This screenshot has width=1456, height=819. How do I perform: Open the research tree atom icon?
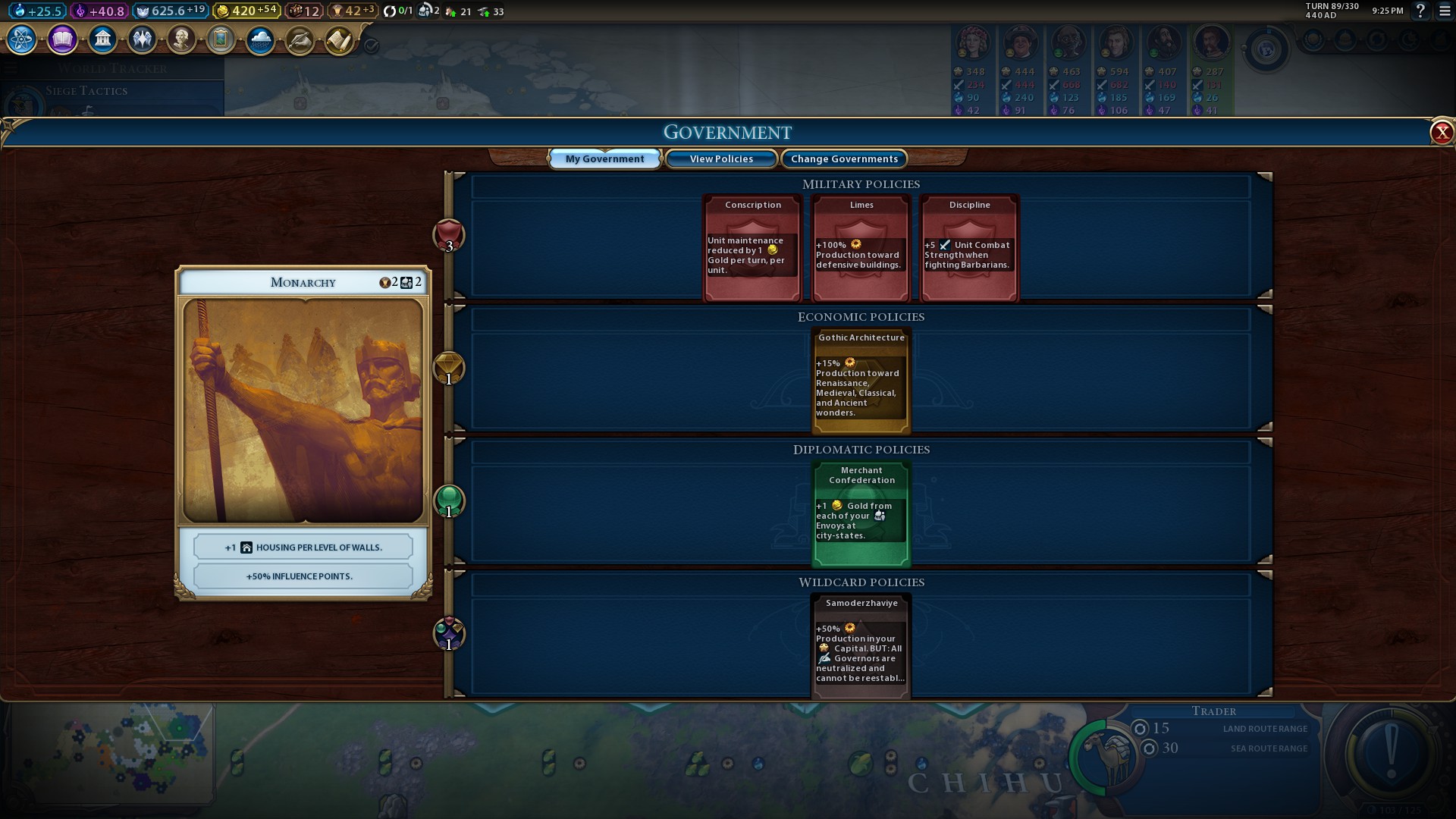(22, 39)
